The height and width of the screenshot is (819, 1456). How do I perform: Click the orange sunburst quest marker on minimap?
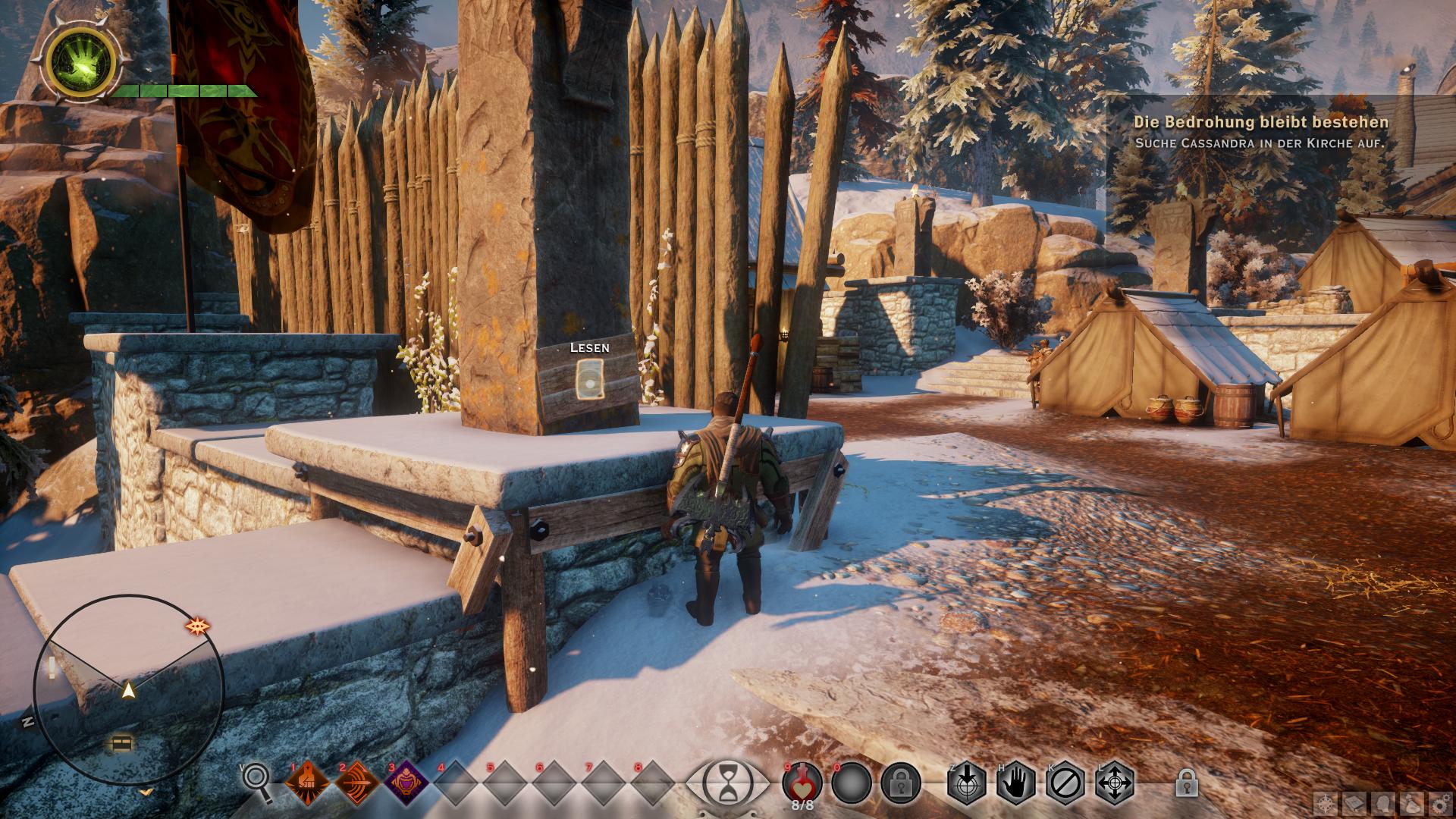pyautogui.click(x=198, y=626)
